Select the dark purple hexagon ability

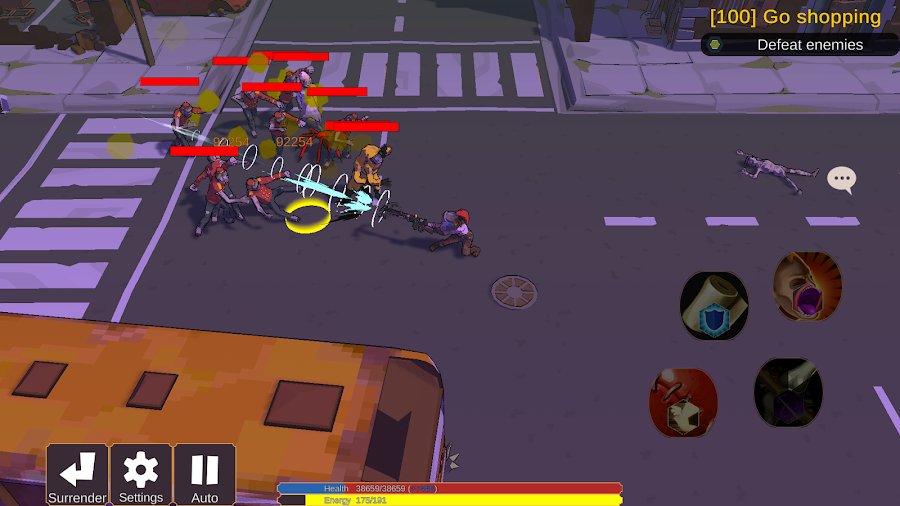click(x=788, y=392)
